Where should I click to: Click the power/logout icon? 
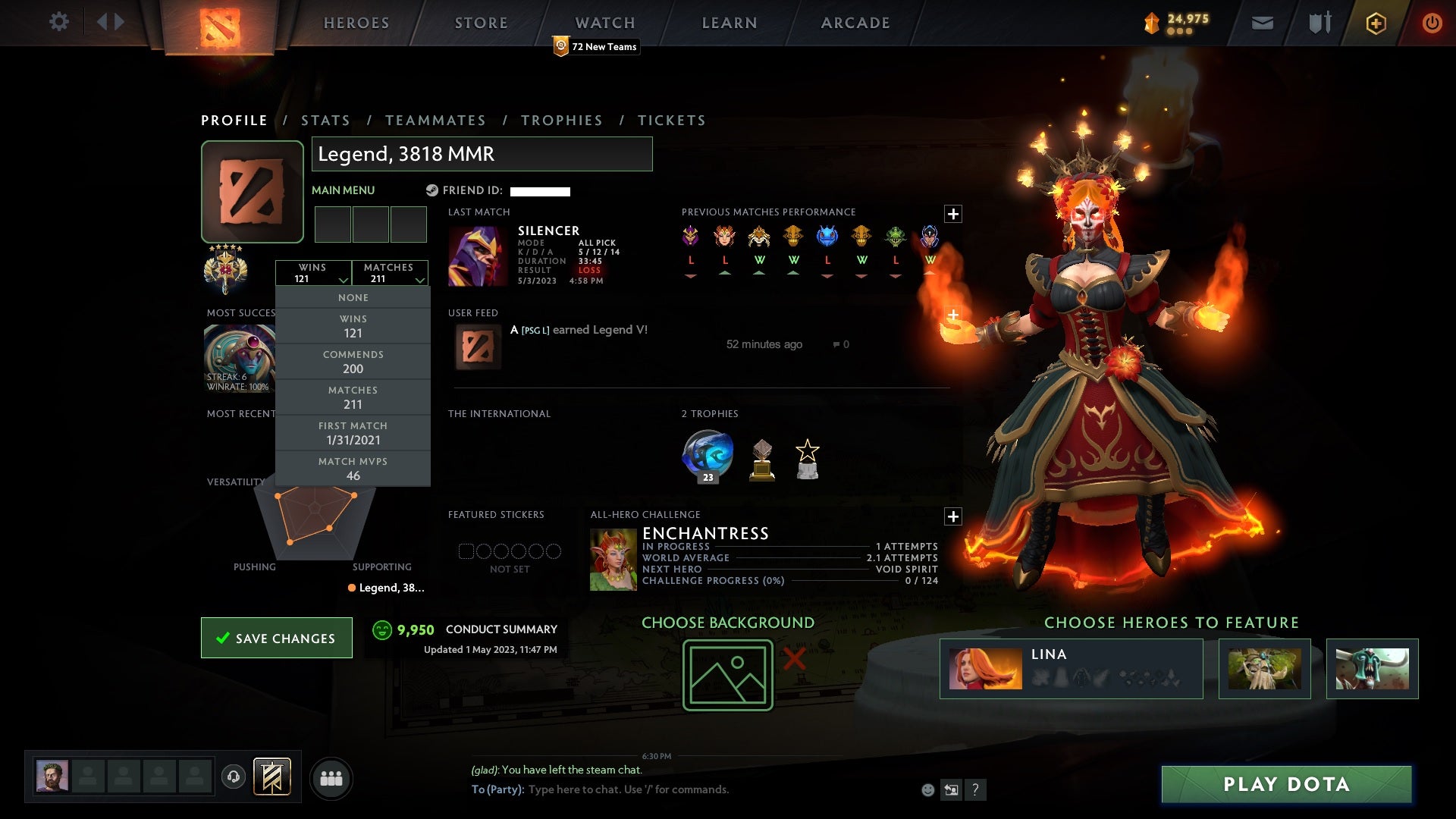[x=1432, y=23]
